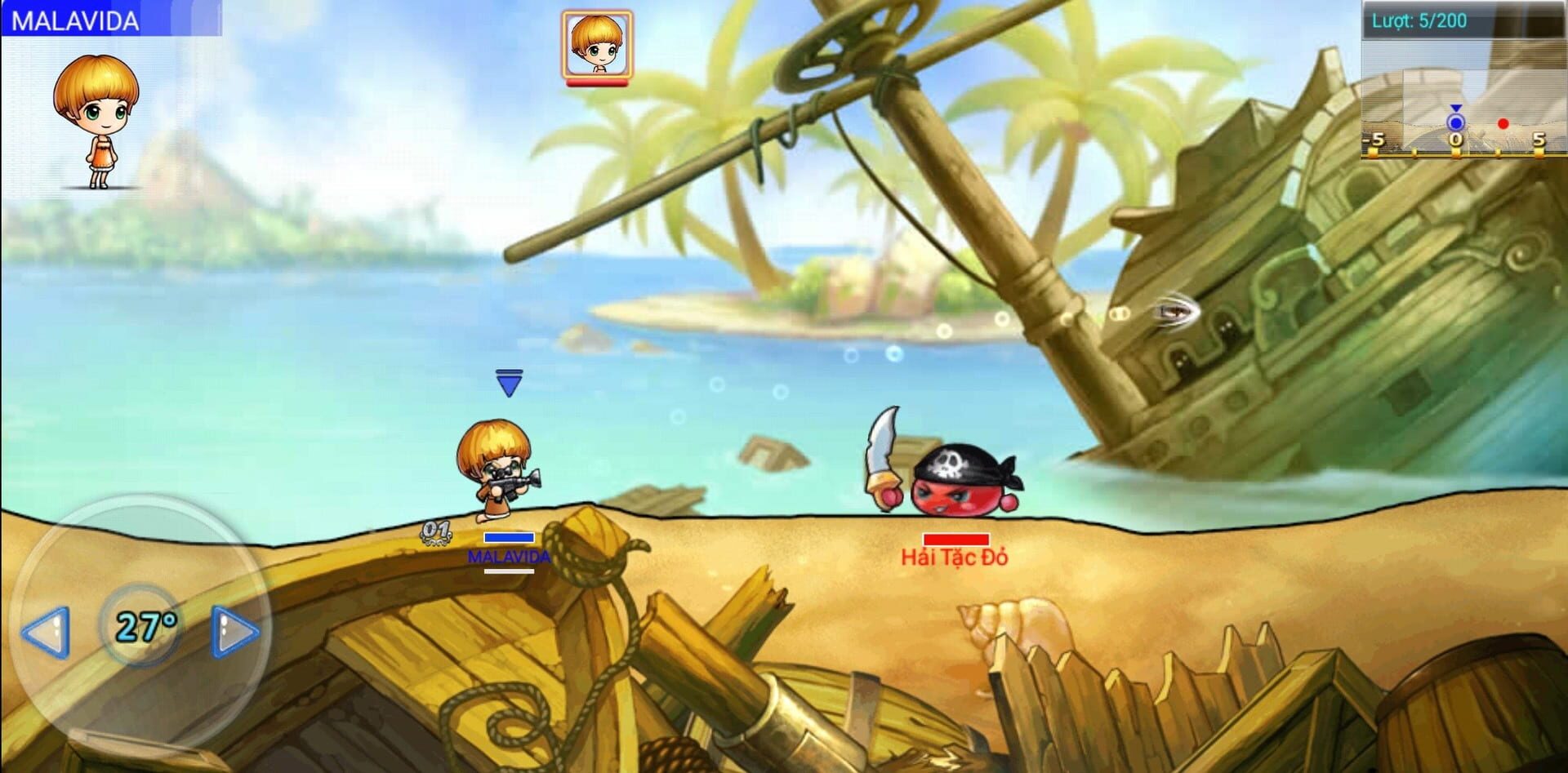Tap the -5 mark on the wind scale
The height and width of the screenshot is (773, 1568).
click(1374, 140)
